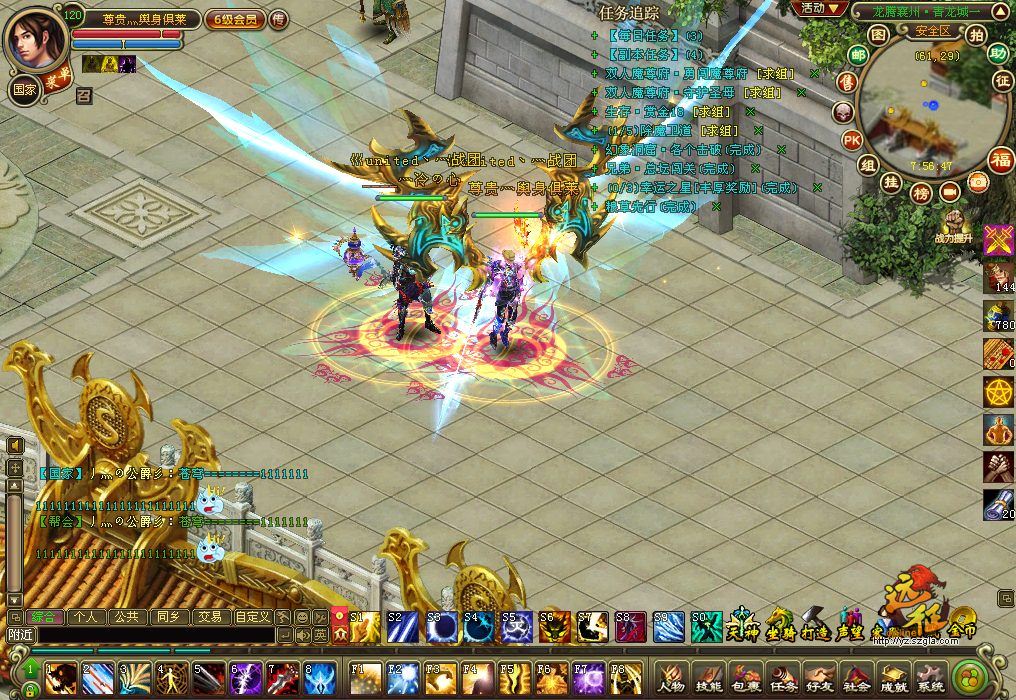Open the 国家 nation button by the portrait
The height and width of the screenshot is (700, 1016).
[x=24, y=88]
